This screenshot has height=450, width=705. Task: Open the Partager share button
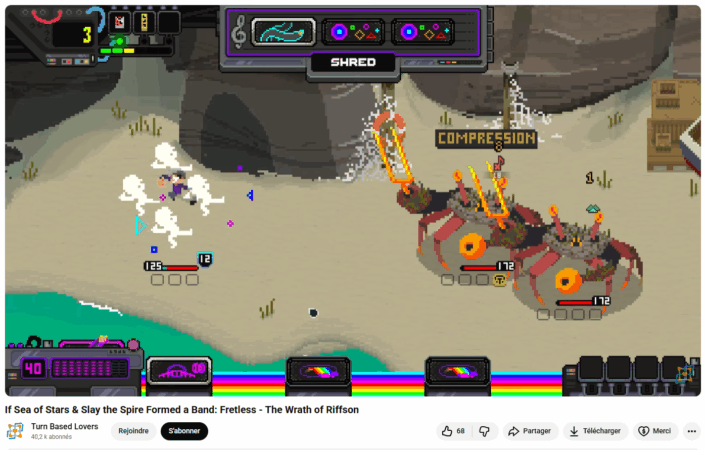coord(530,431)
